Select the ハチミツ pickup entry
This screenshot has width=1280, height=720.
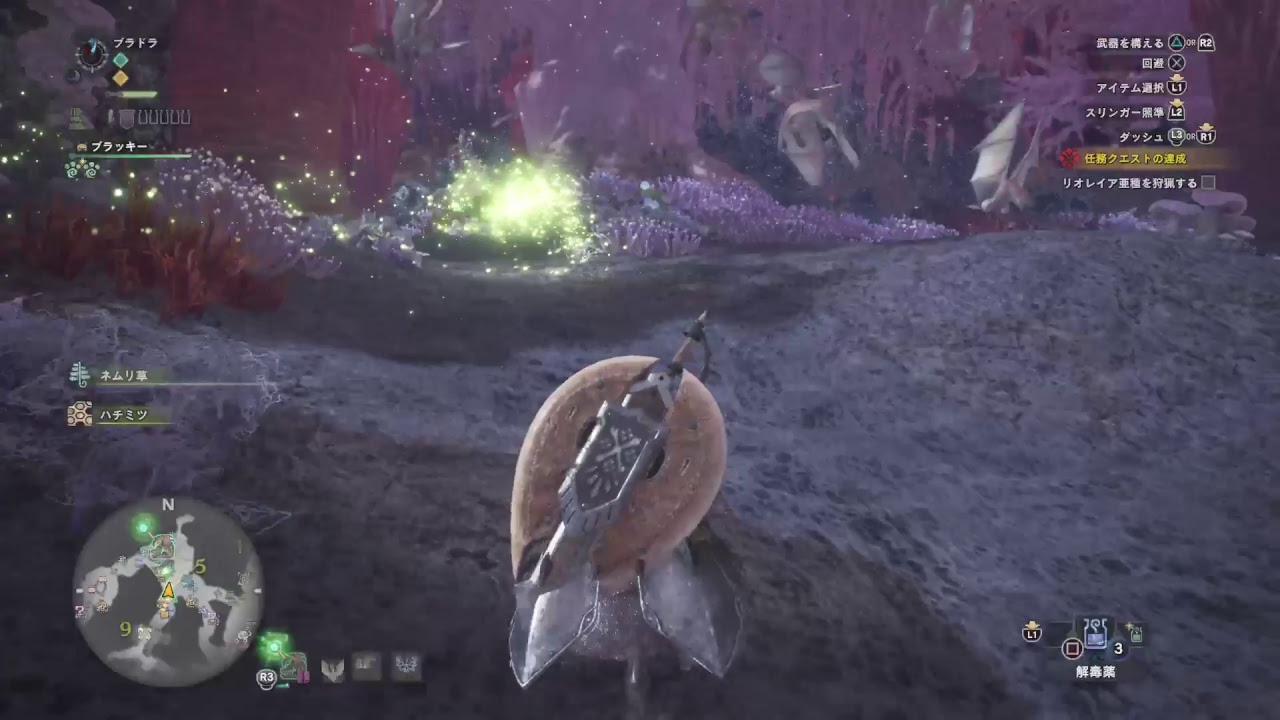tap(124, 413)
